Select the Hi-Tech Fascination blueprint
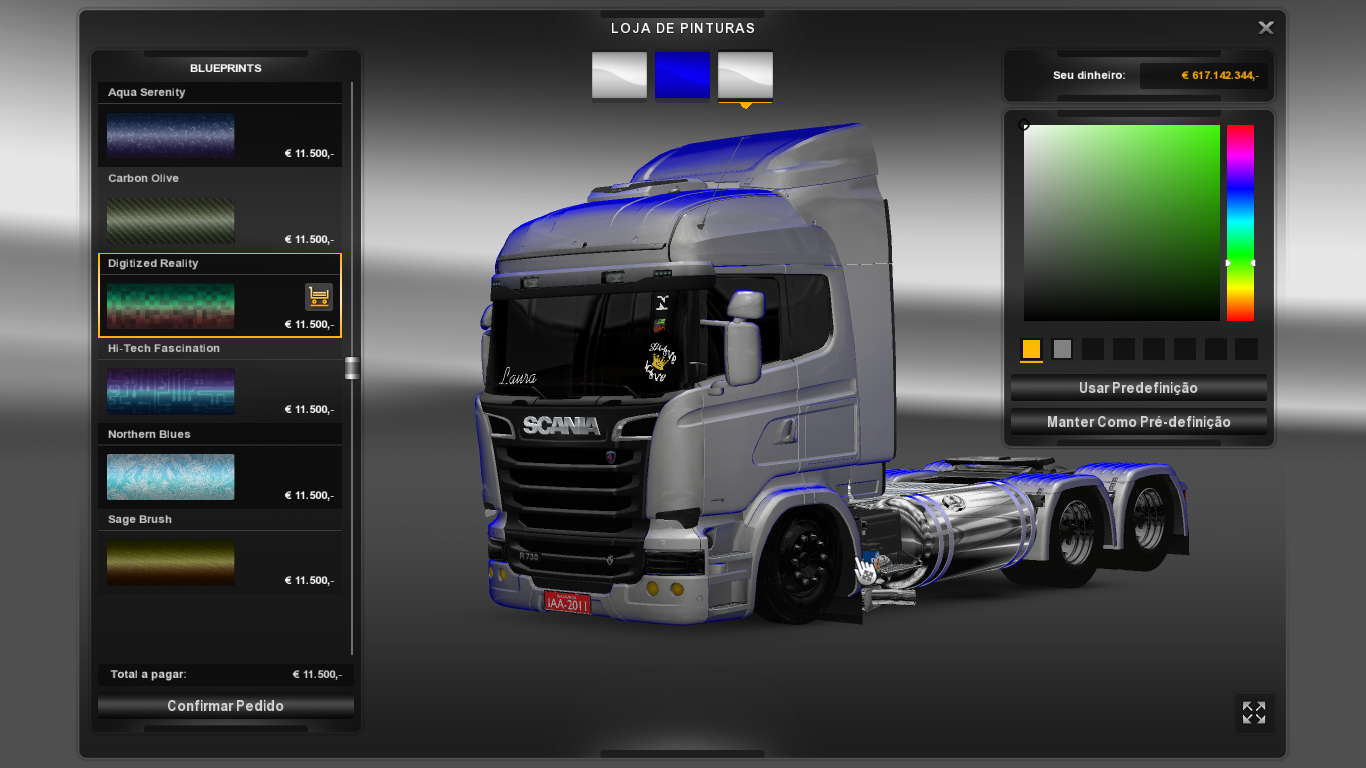Viewport: 1366px width, 768px height. (170, 391)
